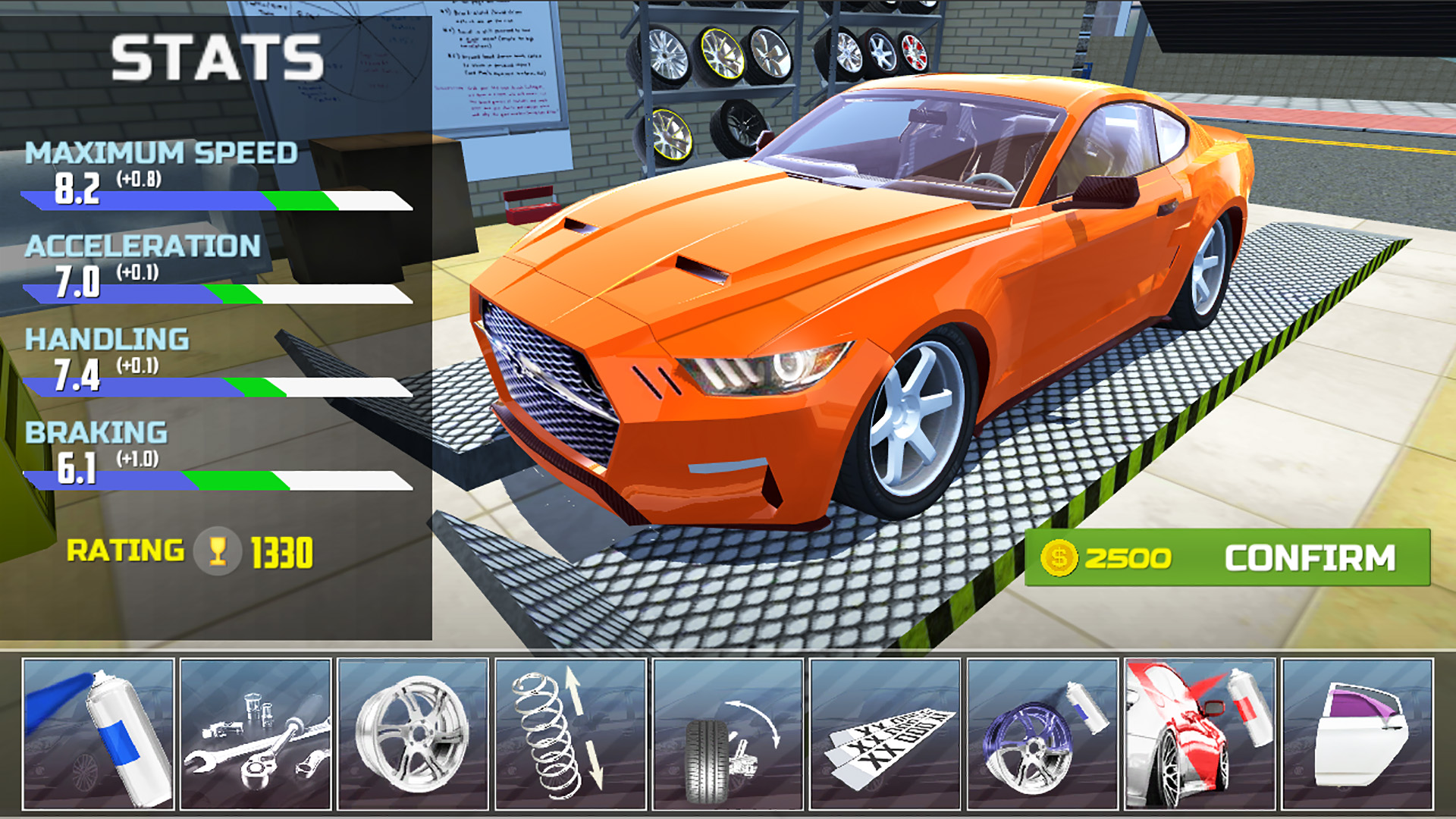Choose the rim paint color option
Screen dimensions: 1456x819
[x=1043, y=734]
